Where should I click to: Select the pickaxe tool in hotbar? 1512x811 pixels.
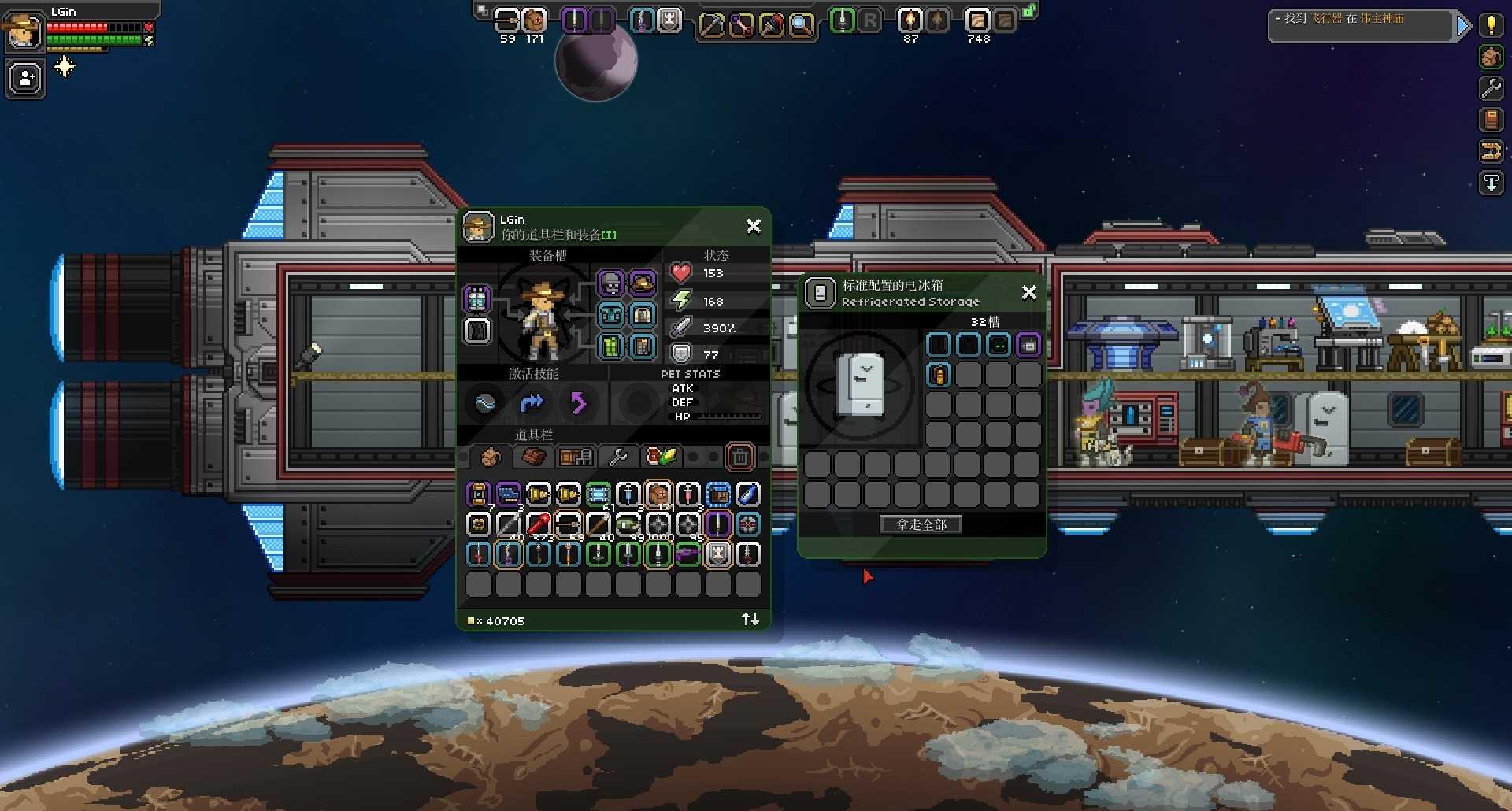click(x=711, y=24)
